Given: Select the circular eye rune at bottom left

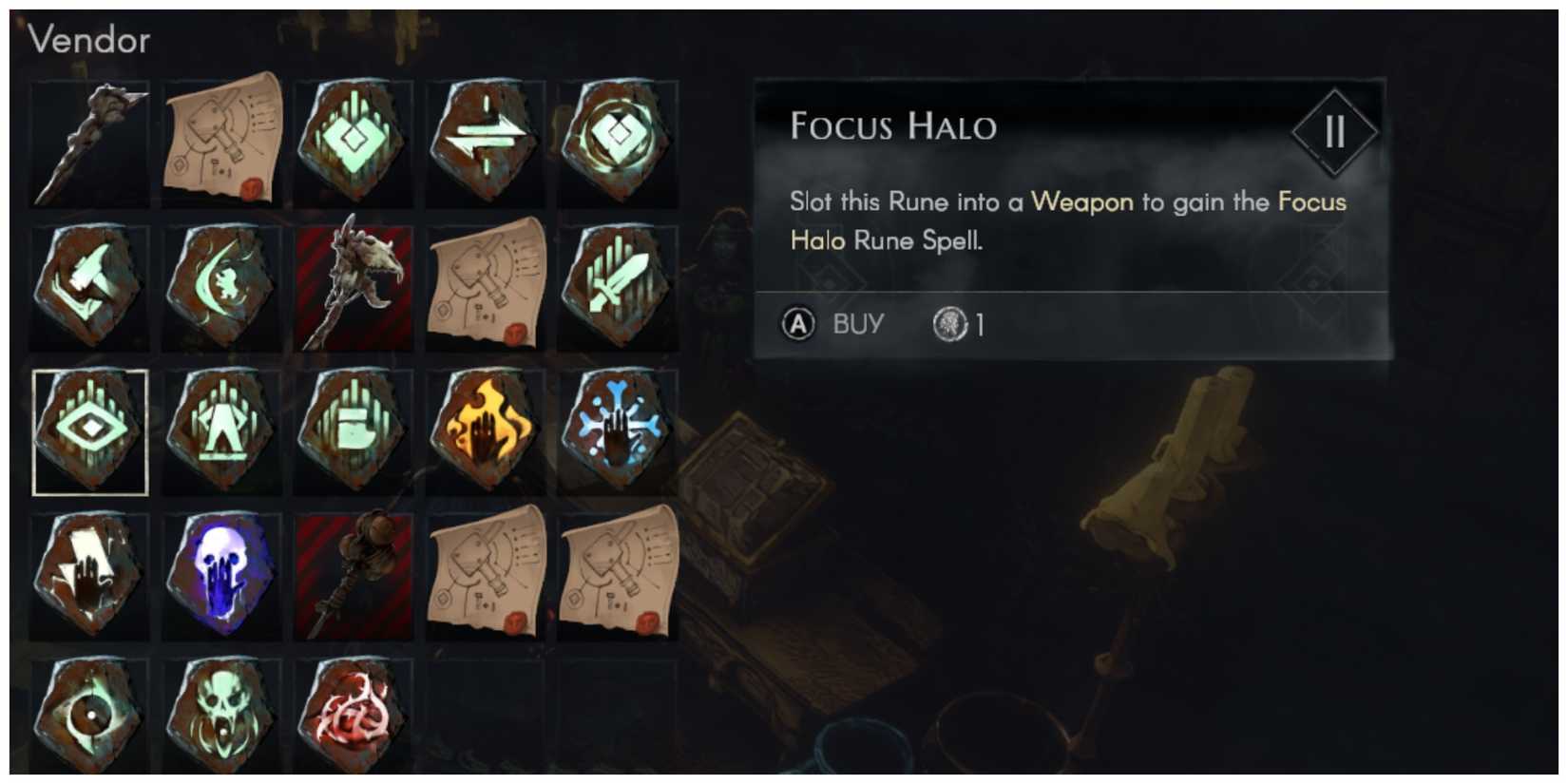Looking at the screenshot, I should [x=90, y=717].
